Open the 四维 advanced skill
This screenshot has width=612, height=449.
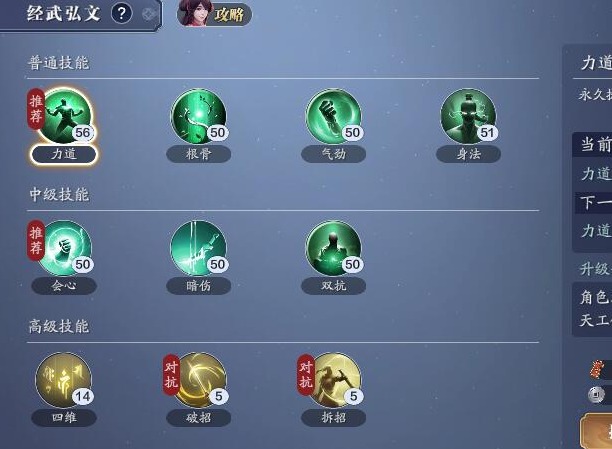[64, 380]
